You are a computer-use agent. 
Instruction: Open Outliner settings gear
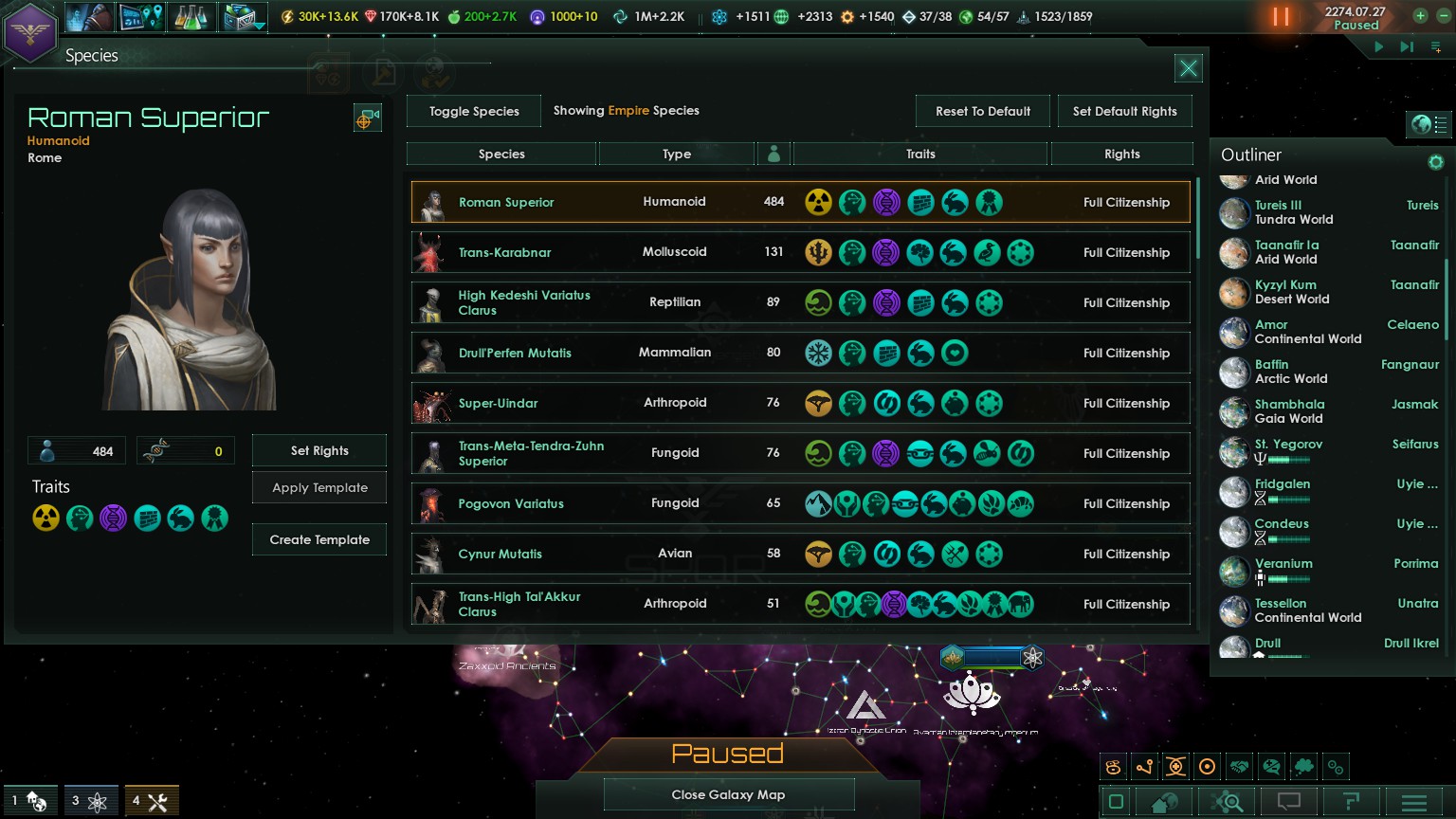point(1435,162)
